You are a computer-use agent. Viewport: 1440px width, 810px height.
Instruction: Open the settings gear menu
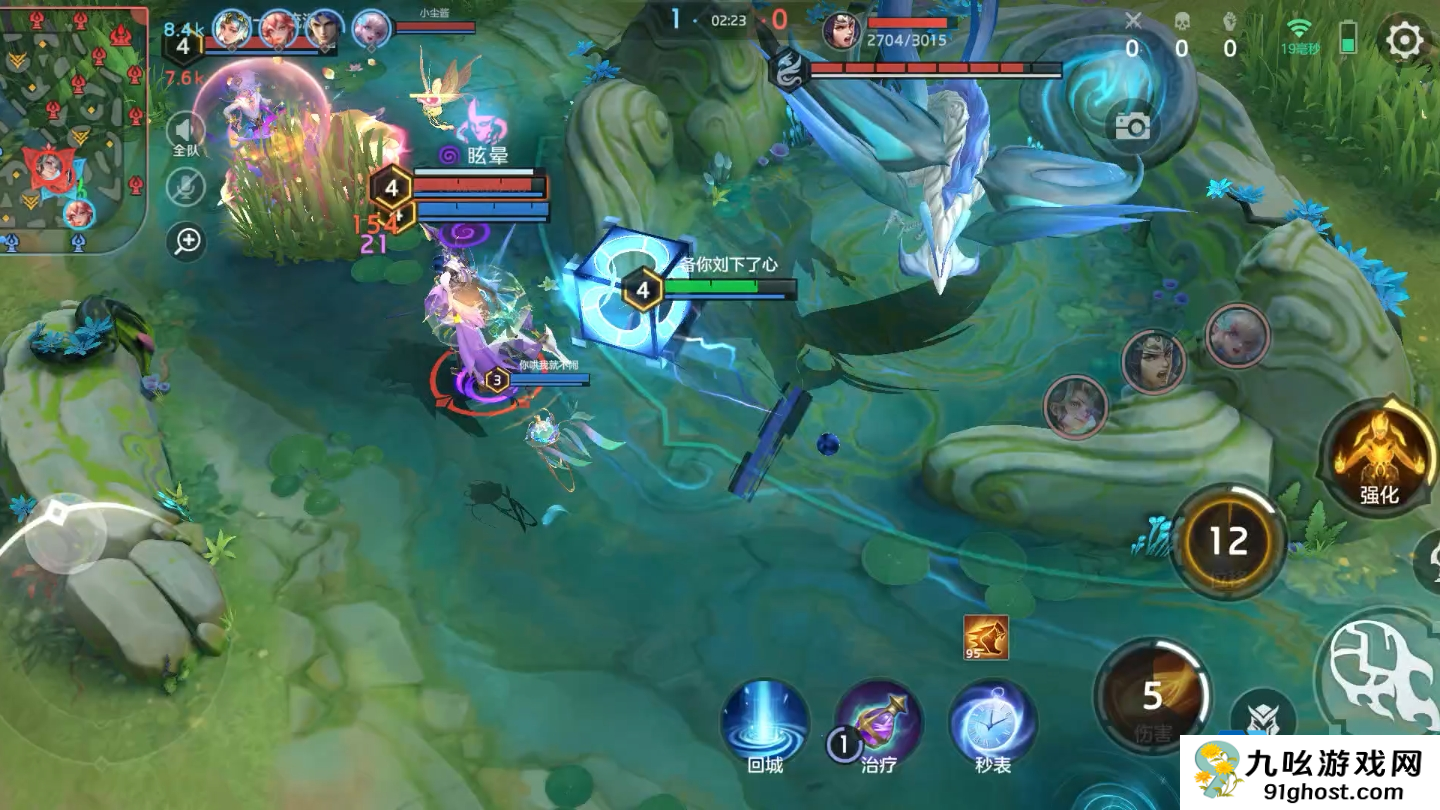pos(1405,40)
